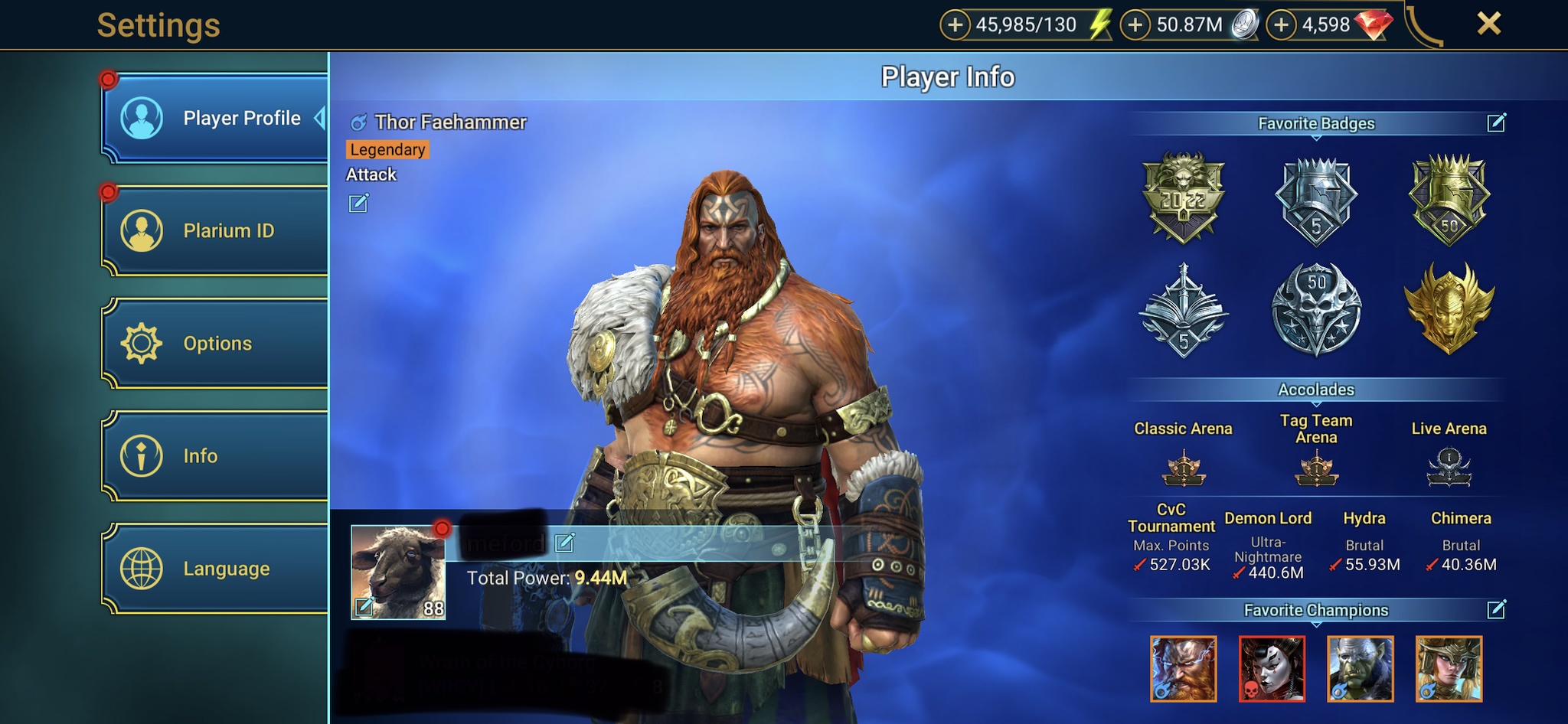Buy gems with the plus button
This screenshot has width=1568, height=724.
coord(1281,25)
